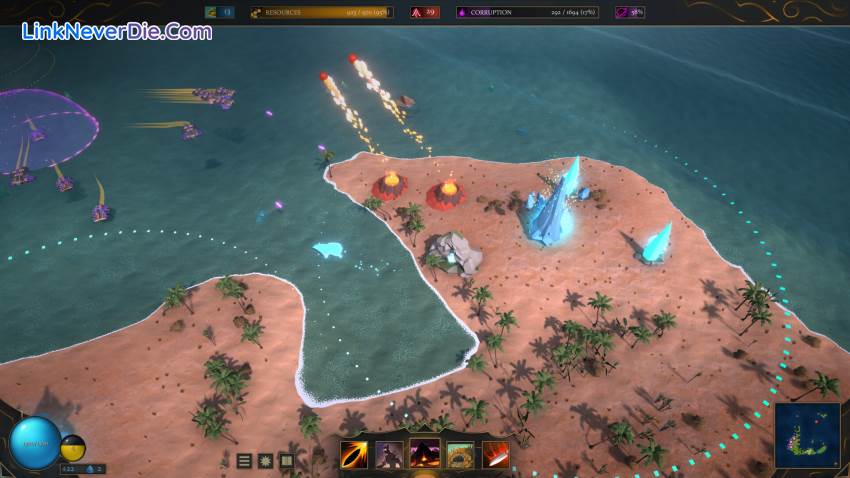The image size is (850, 478).
Task: Use the red blade slash ability
Action: (x=495, y=455)
